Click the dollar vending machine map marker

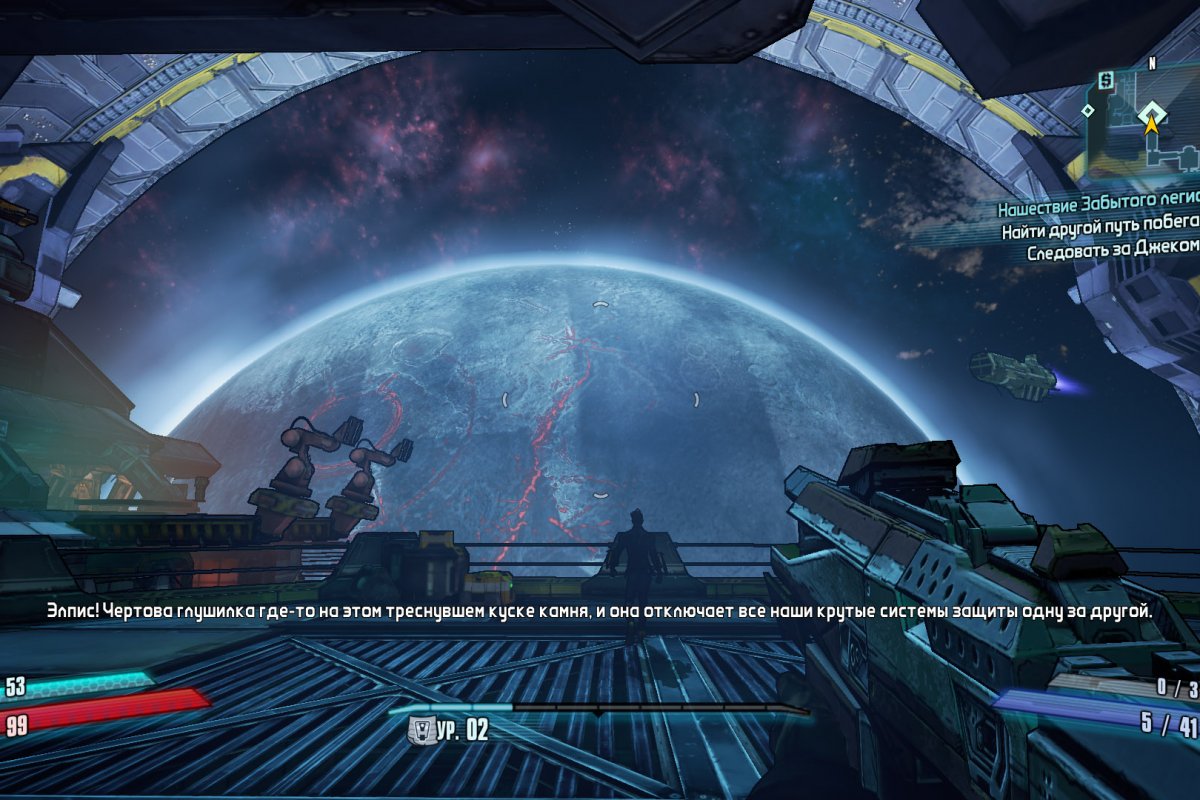pos(1105,79)
